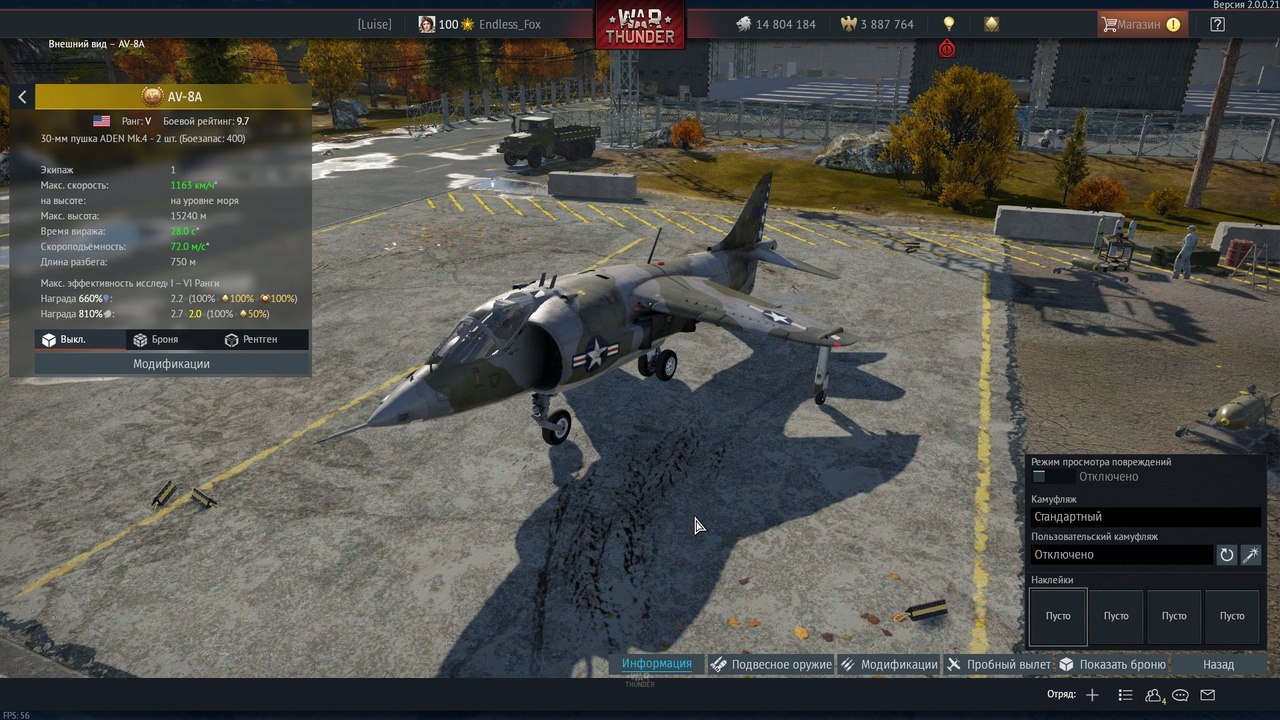Go back with the Назад button
This screenshot has width=1280, height=720.
pos(1218,664)
